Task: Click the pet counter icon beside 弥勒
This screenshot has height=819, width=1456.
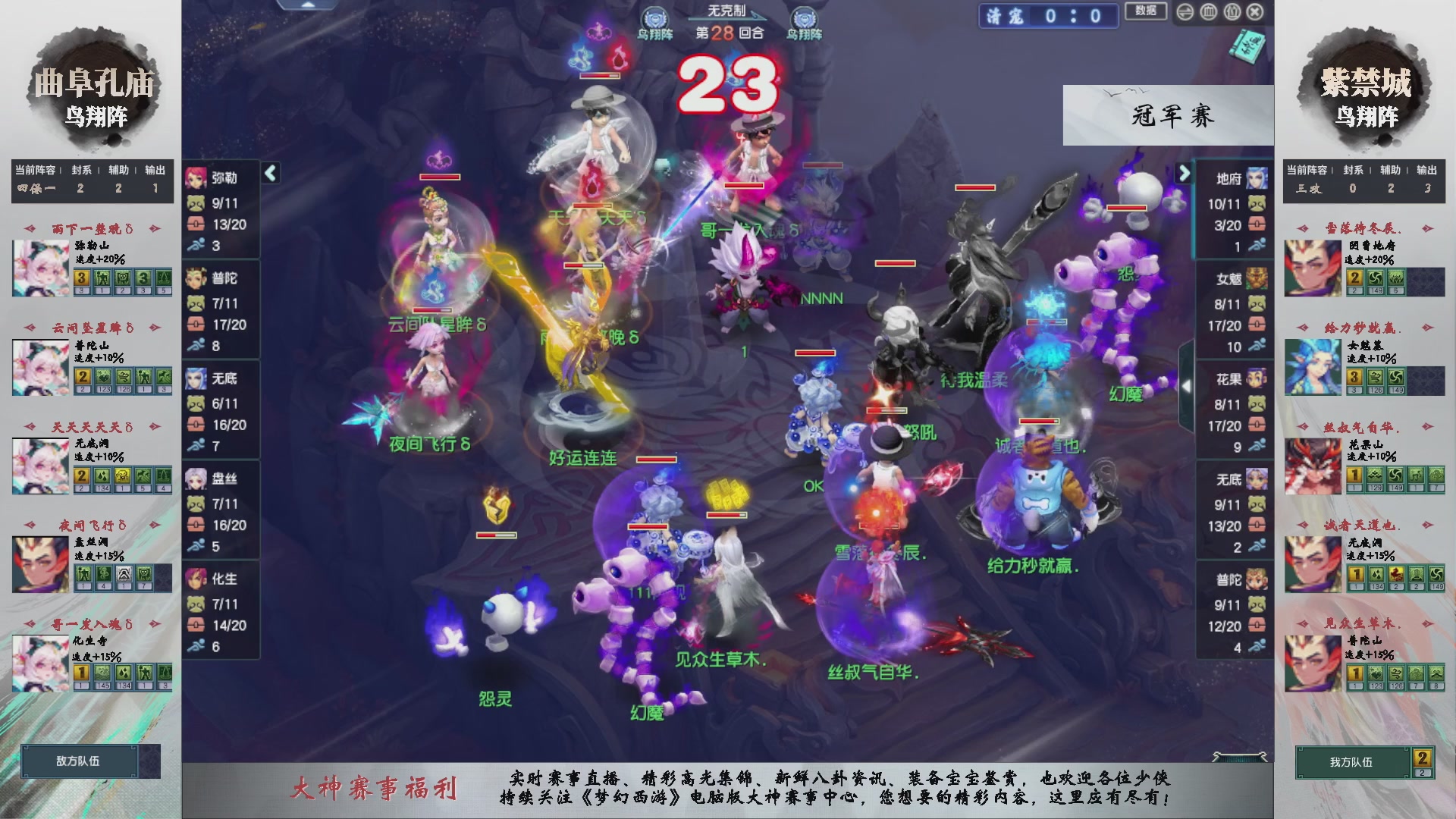Action: [x=194, y=202]
